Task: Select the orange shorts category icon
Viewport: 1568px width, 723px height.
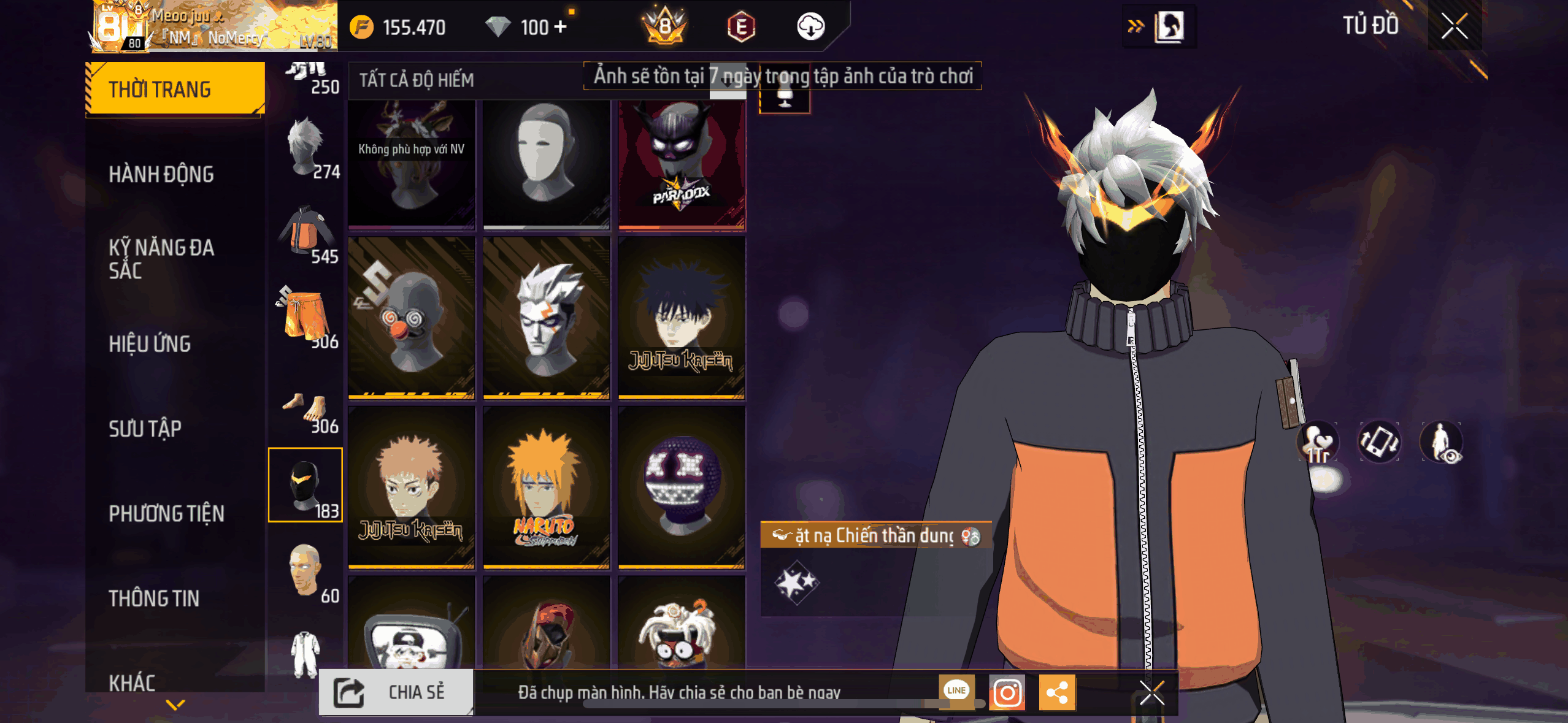Action: point(306,316)
